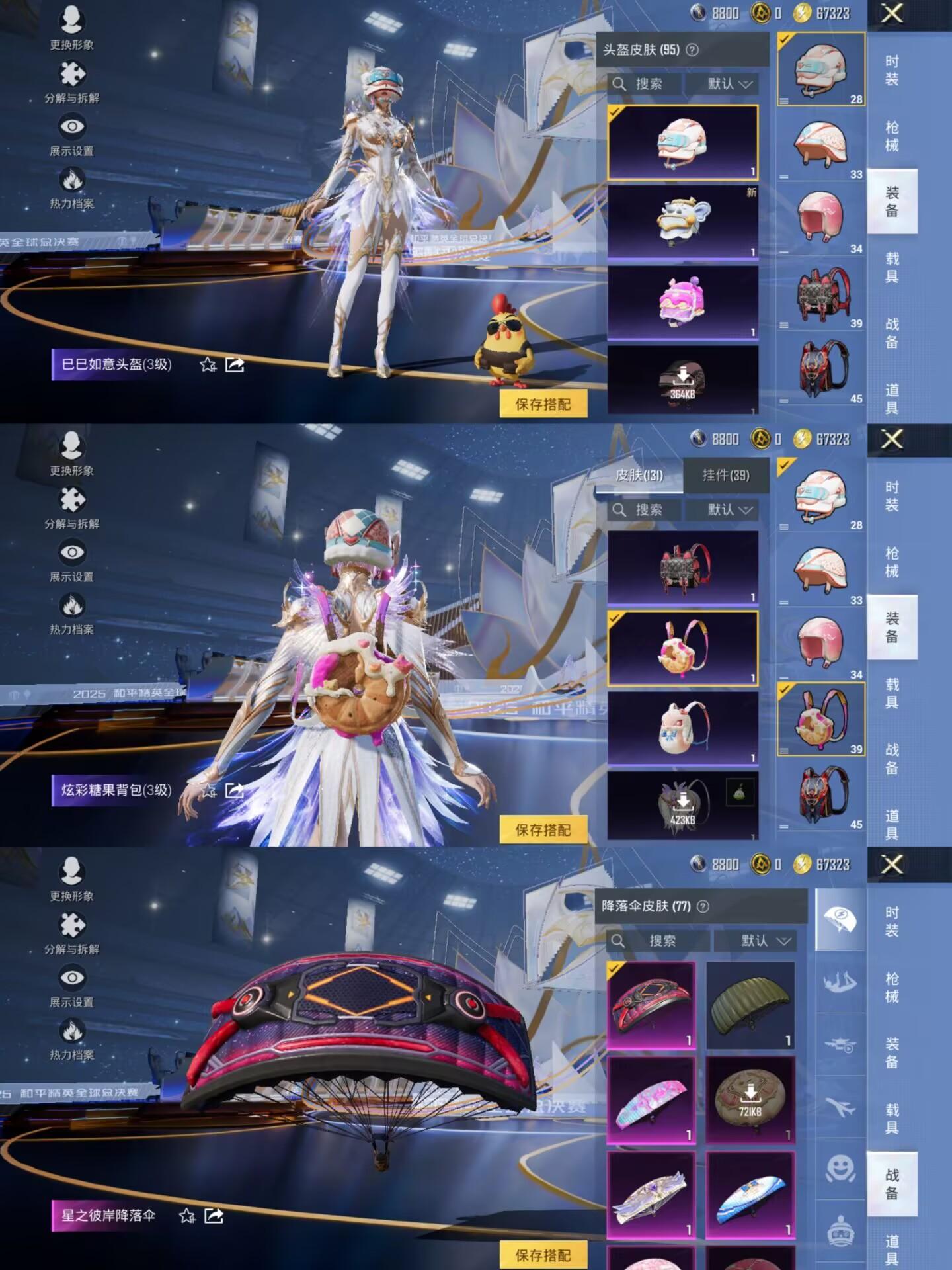952x1270 pixels.
Task: Select the white rabbit backpack skin
Action: pos(682,728)
